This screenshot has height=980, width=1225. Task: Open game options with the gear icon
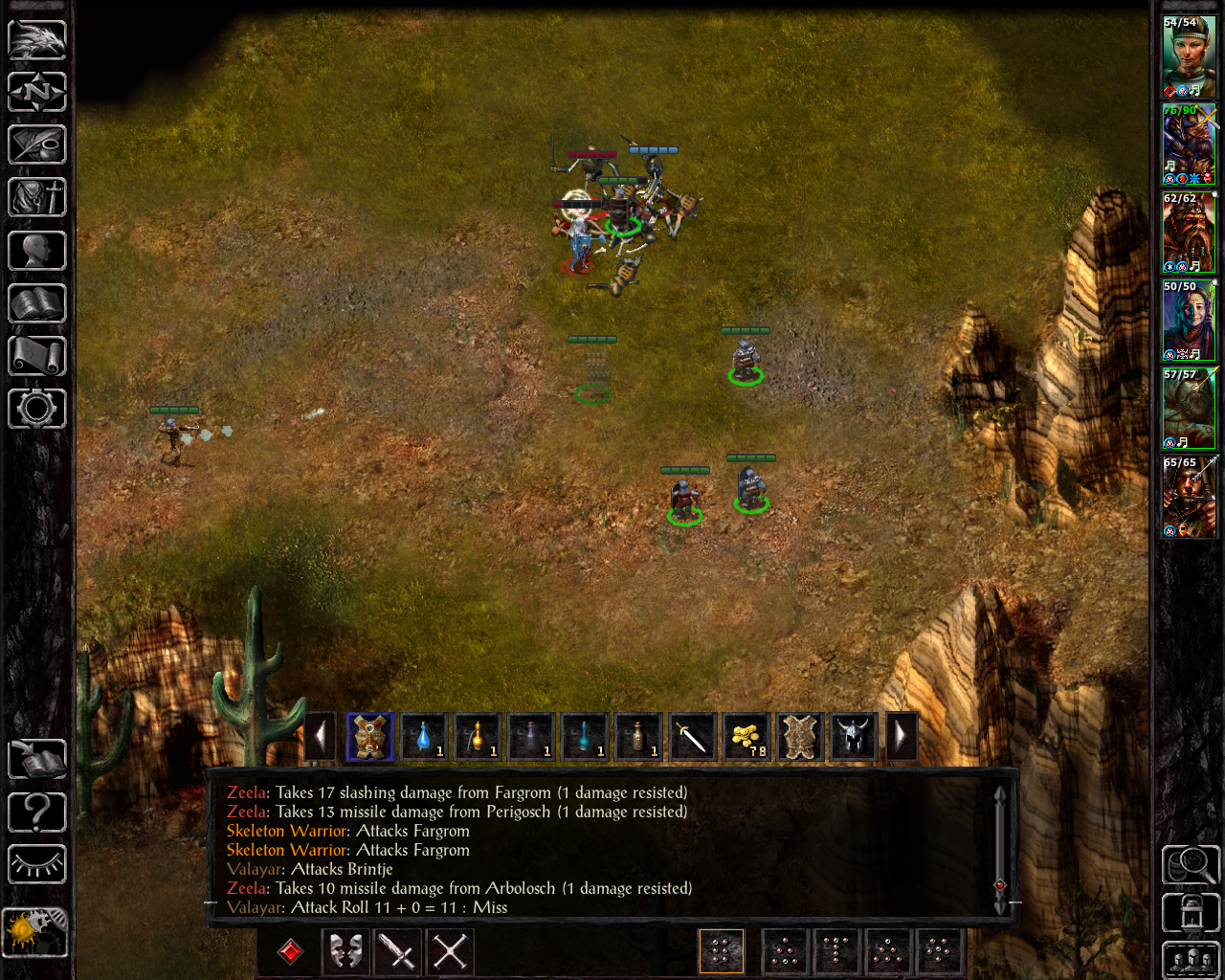point(37,409)
